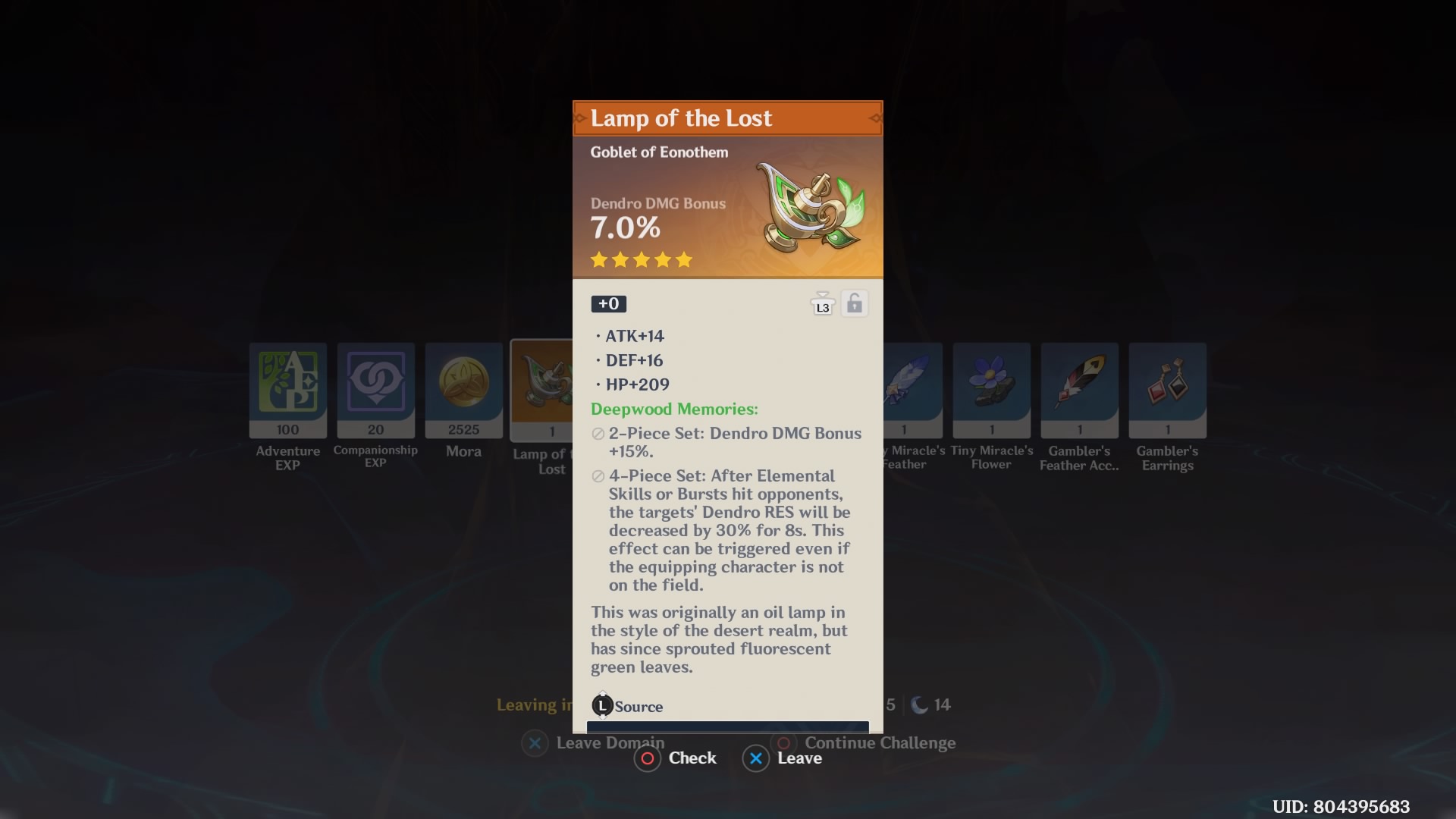Click the Lamp of the Lost reward thumbnail
Image resolution: width=1456 pixels, height=819 pixels.
click(x=542, y=388)
